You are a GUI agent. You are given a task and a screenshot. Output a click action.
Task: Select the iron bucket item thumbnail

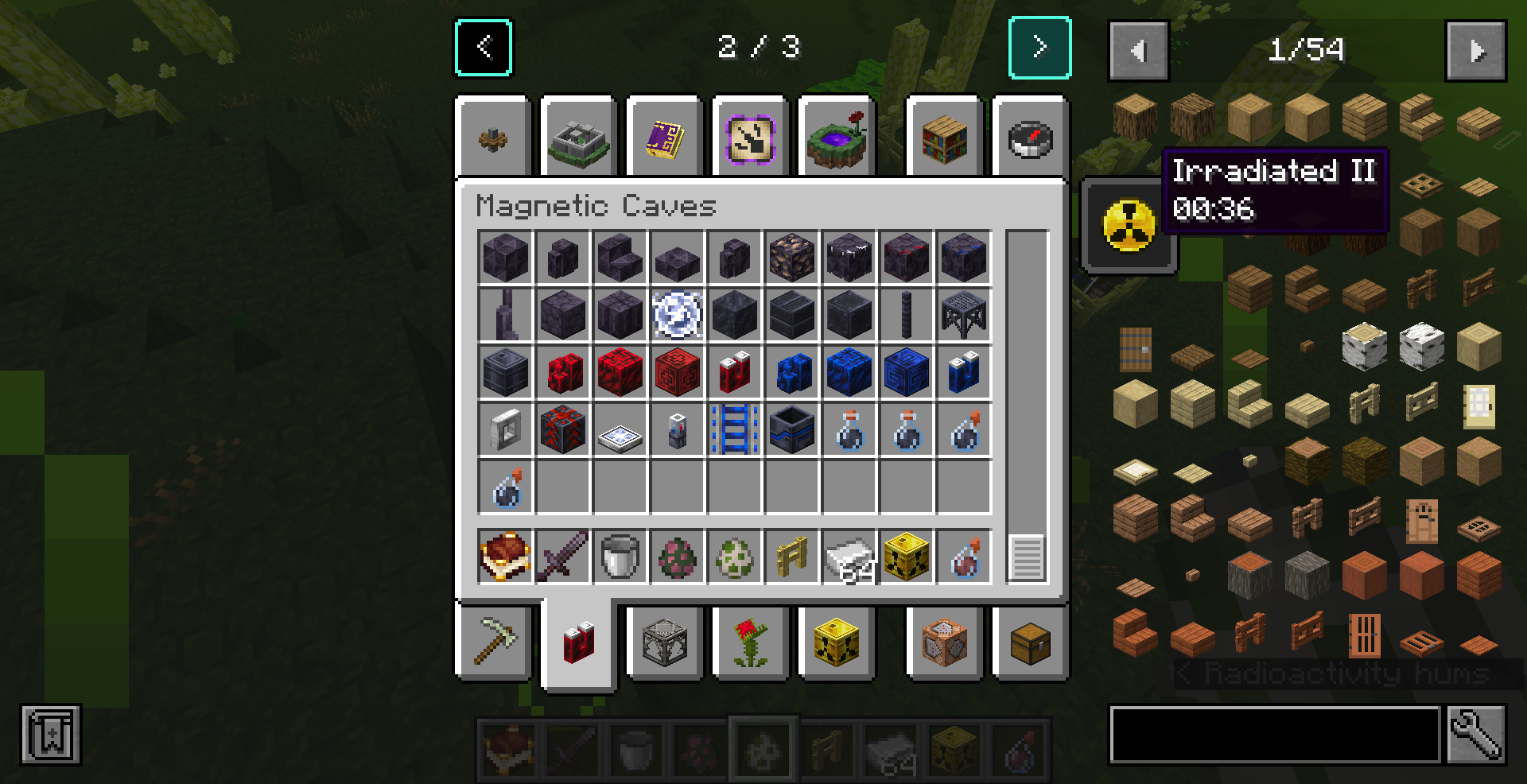pyautogui.click(x=620, y=557)
